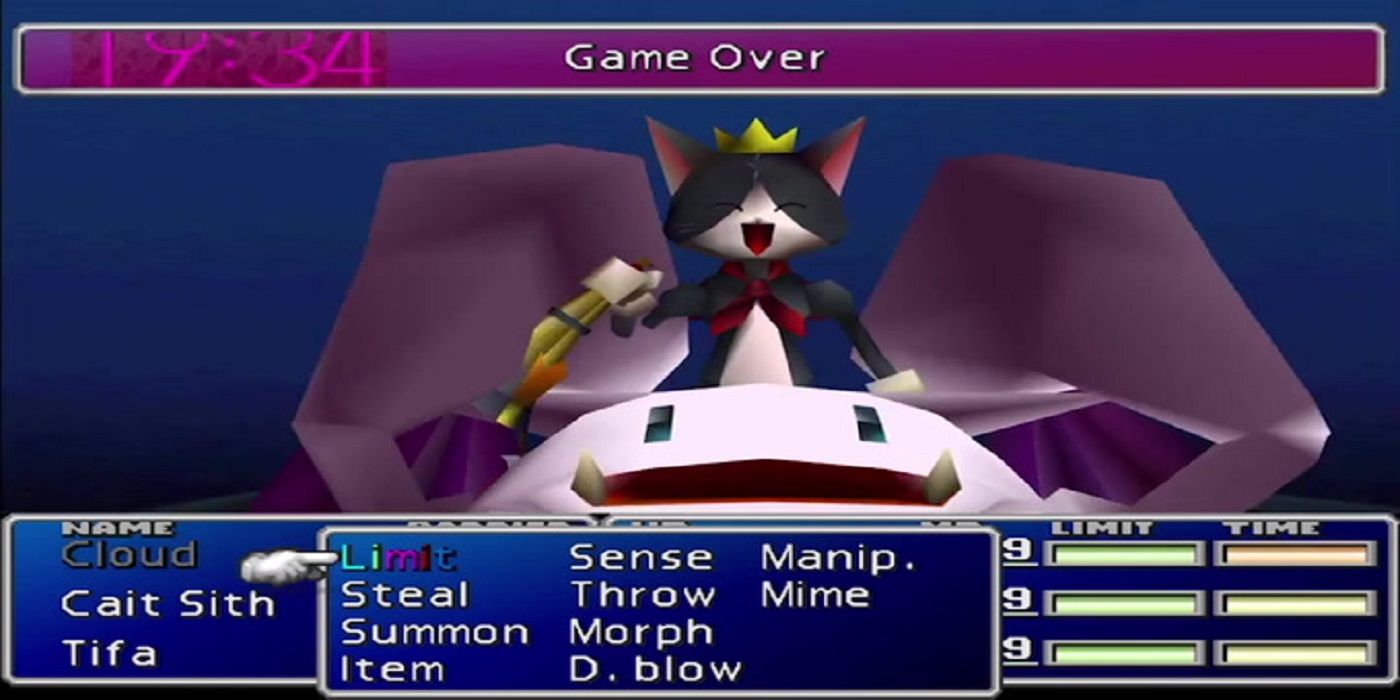
Task: Select Cait Sith in the party list
Action: tap(166, 604)
